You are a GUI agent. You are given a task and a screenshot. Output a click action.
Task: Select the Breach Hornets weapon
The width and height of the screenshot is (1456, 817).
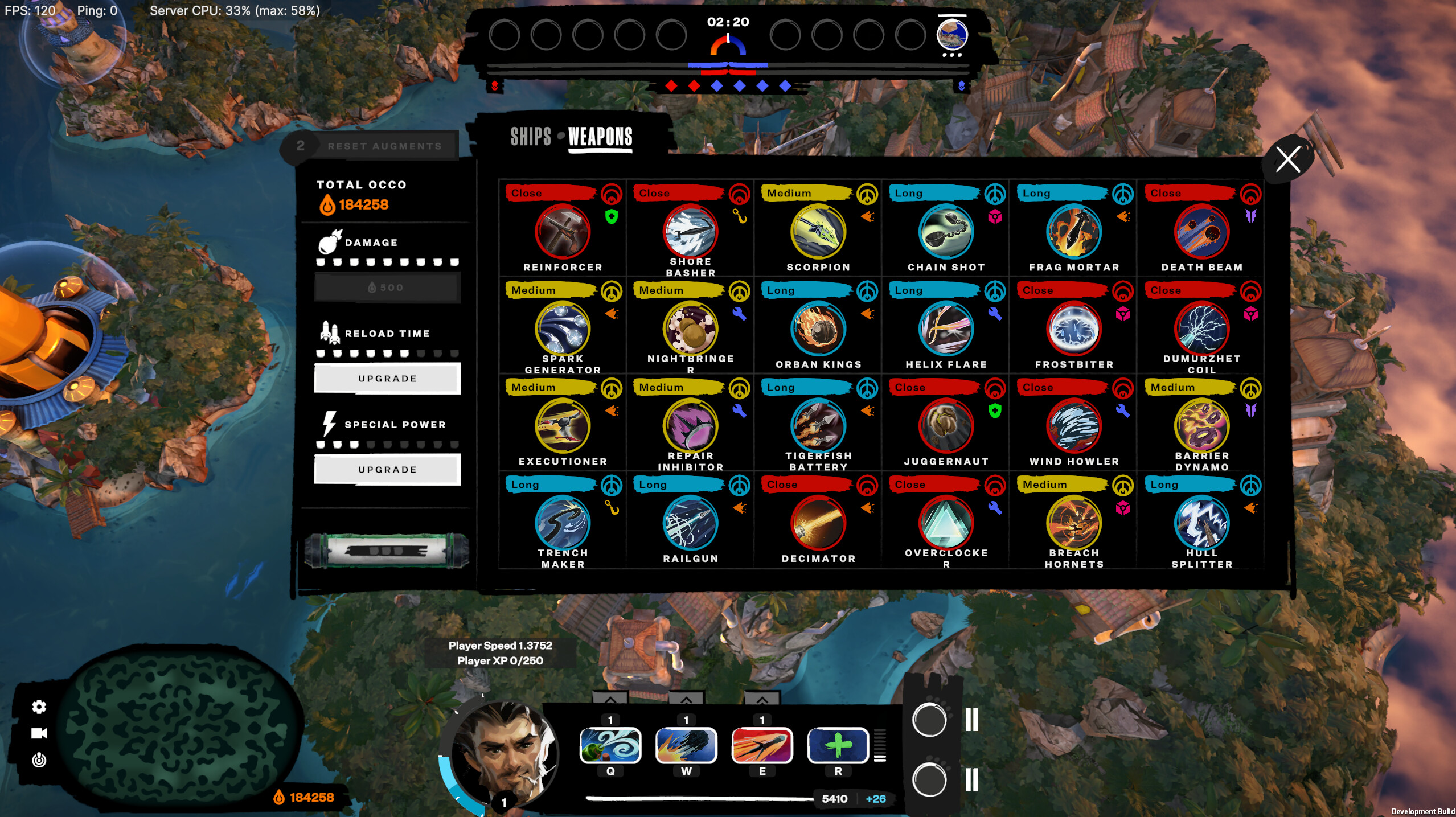tap(1074, 523)
